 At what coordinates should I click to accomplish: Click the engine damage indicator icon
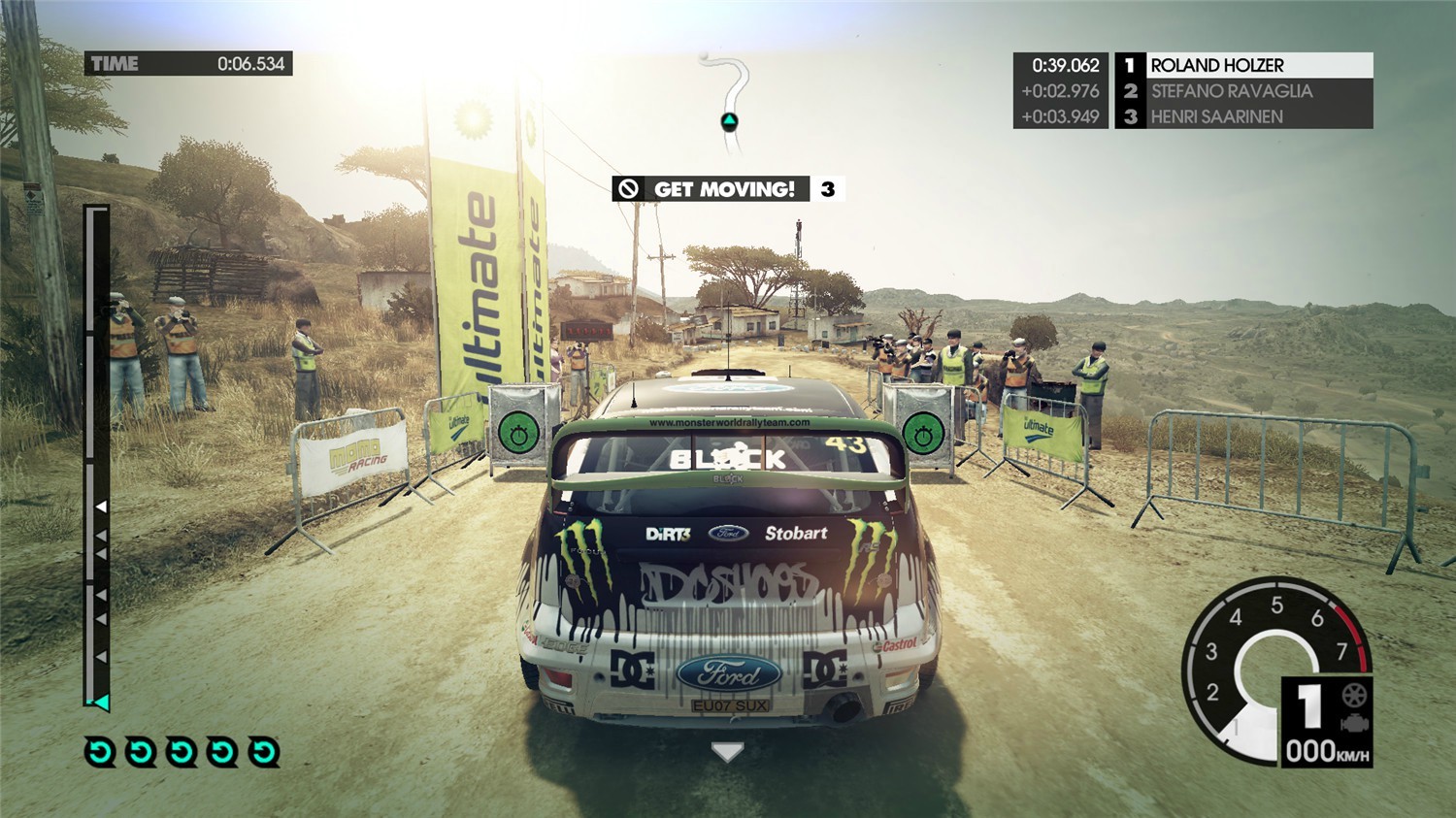[x=1353, y=724]
